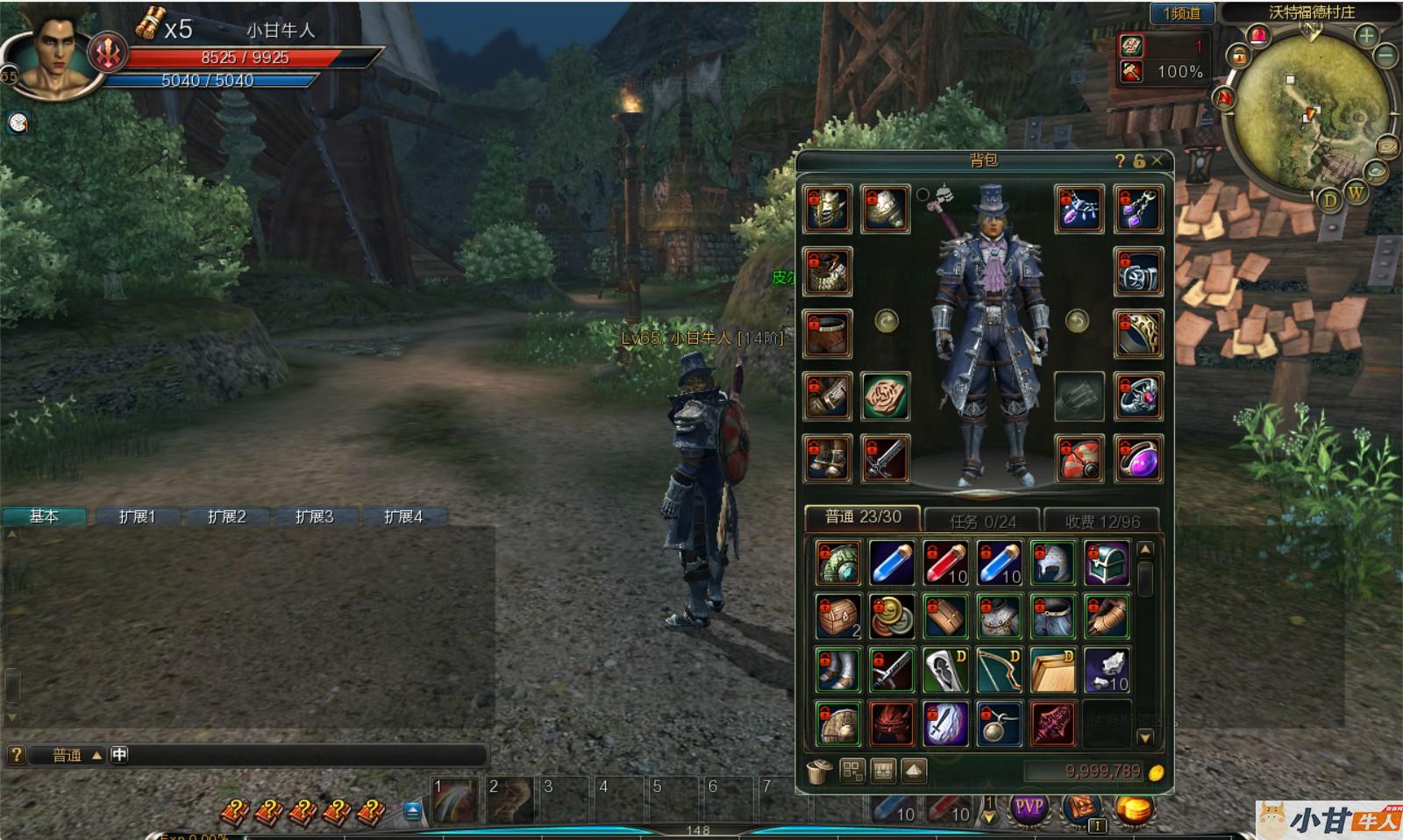The image size is (1403, 840).
Task: Open the 扩展3 chat tab
Action: (314, 516)
